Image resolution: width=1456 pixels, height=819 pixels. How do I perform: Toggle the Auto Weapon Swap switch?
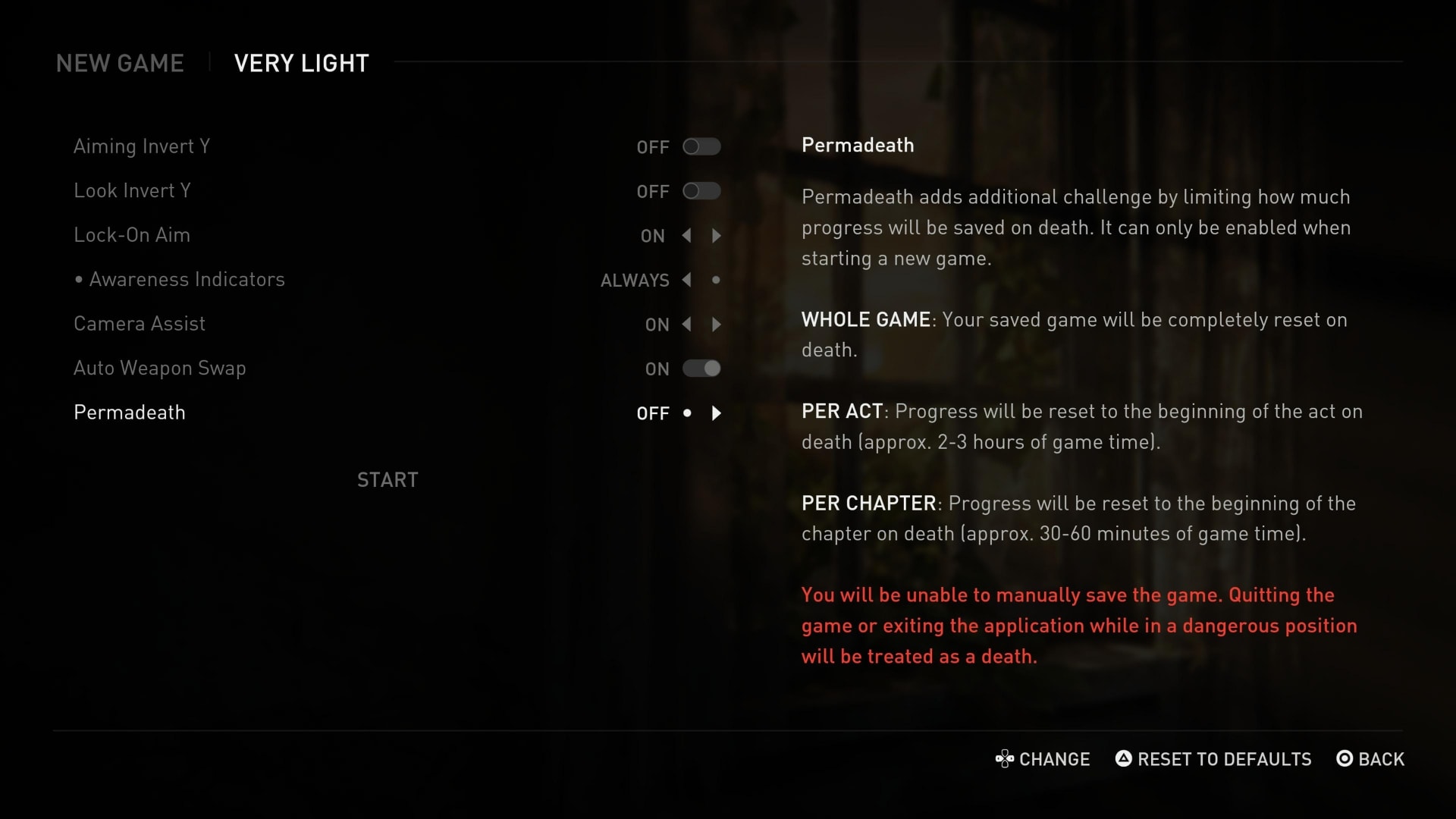click(x=701, y=369)
